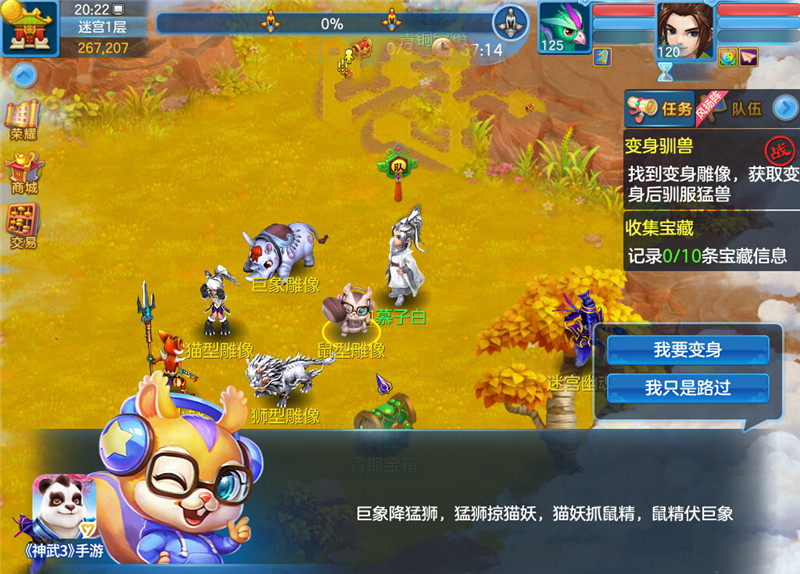Tap the red 战 battle badge

coord(778,152)
